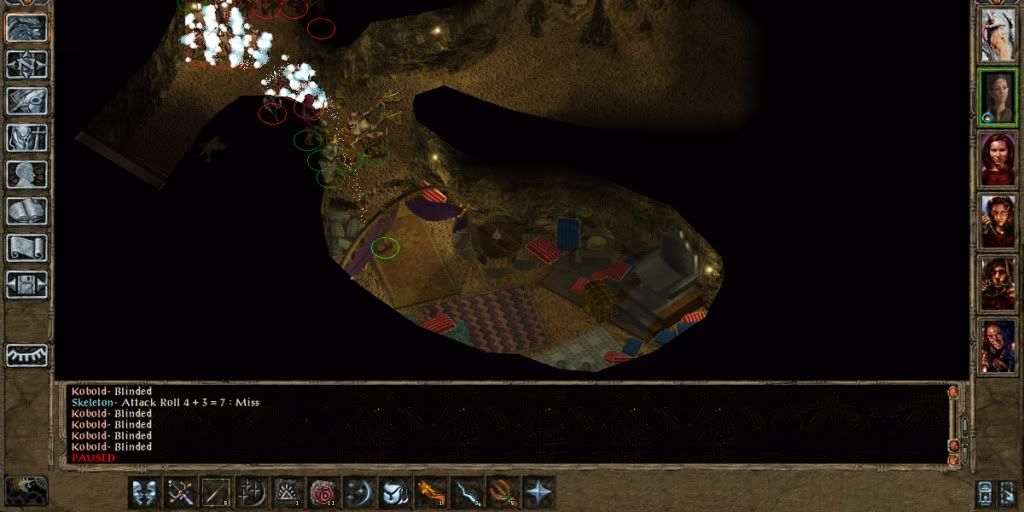Click the twin masks dialogue action button
The image size is (1024, 512).
pyautogui.click(x=144, y=492)
